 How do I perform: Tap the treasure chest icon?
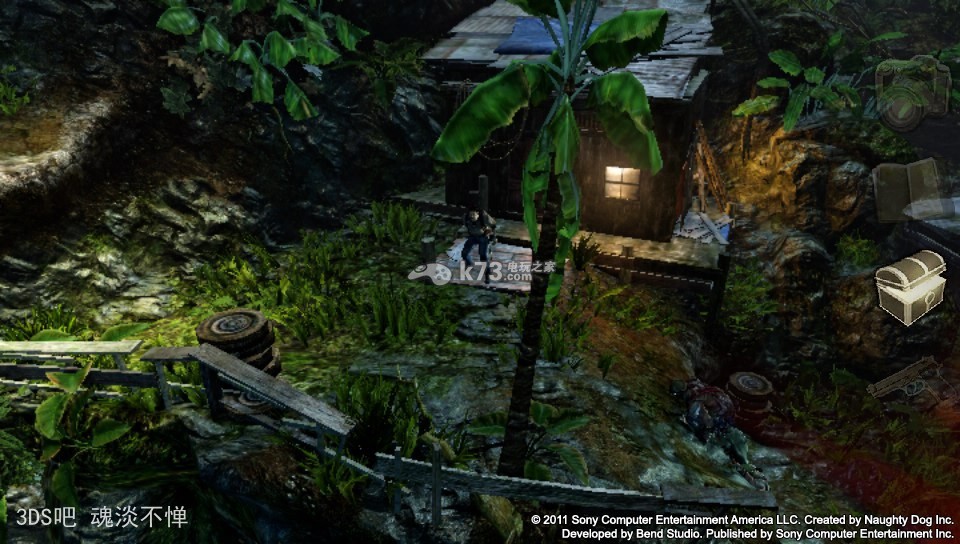pos(911,285)
